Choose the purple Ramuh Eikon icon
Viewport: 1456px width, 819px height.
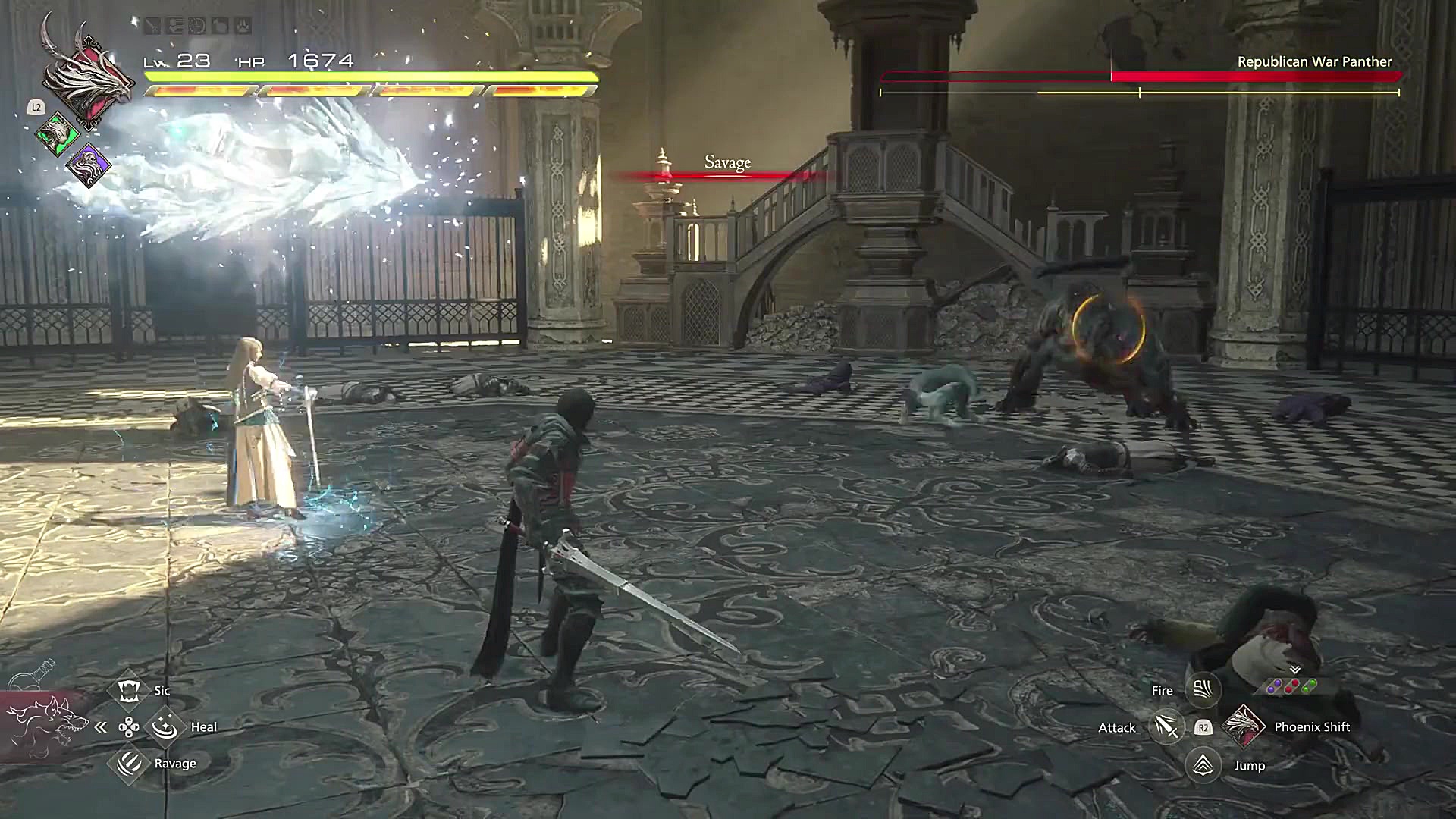[x=88, y=165]
